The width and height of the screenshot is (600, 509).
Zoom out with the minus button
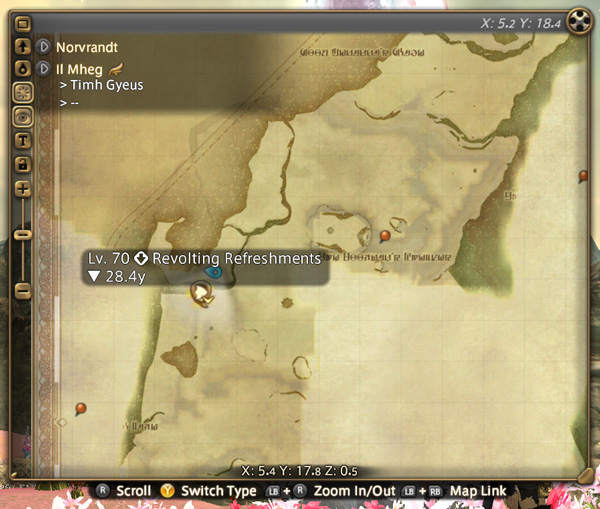pyautogui.click(x=23, y=290)
